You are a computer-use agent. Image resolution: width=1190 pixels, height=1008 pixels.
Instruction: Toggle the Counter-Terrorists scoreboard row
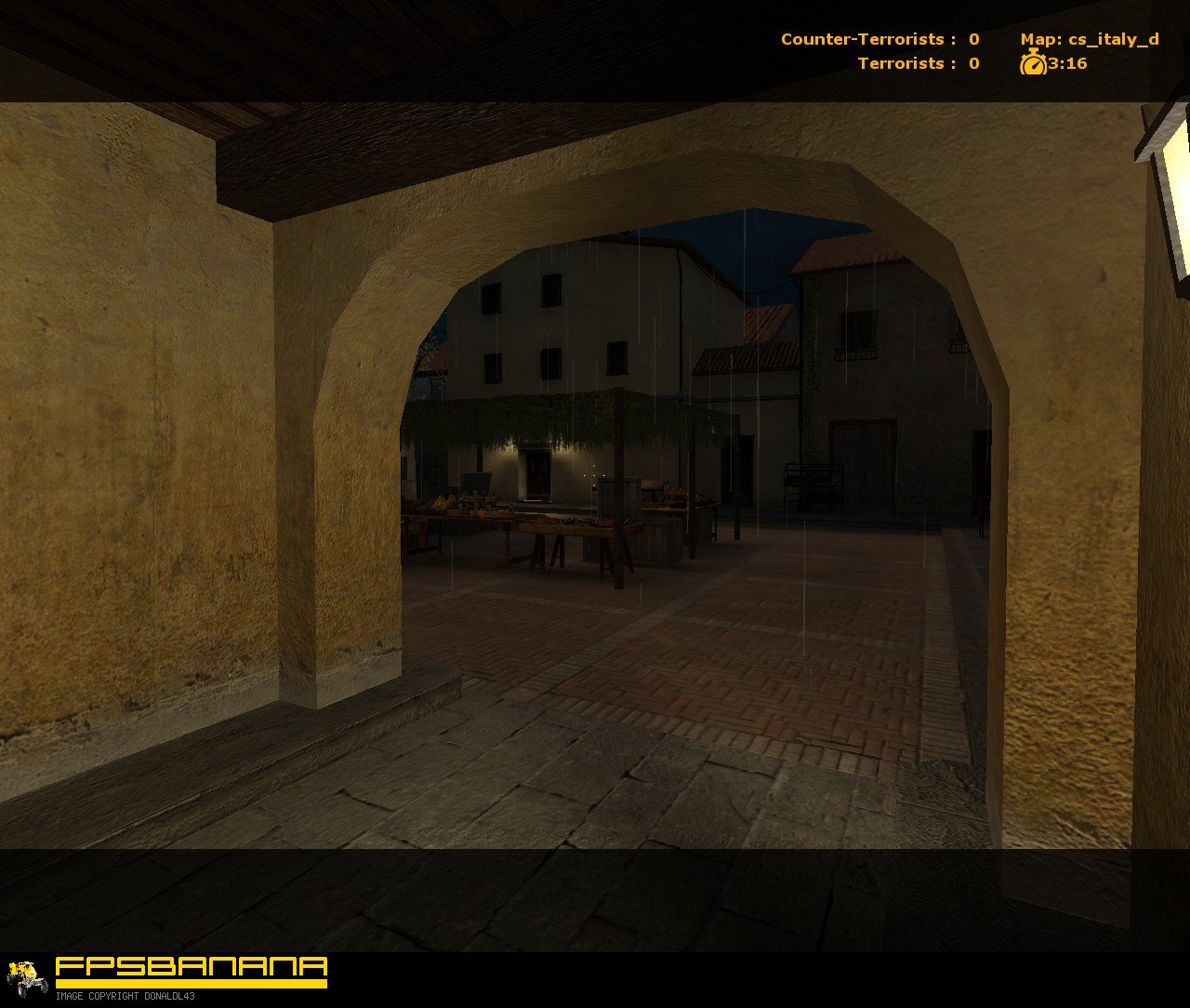878,39
